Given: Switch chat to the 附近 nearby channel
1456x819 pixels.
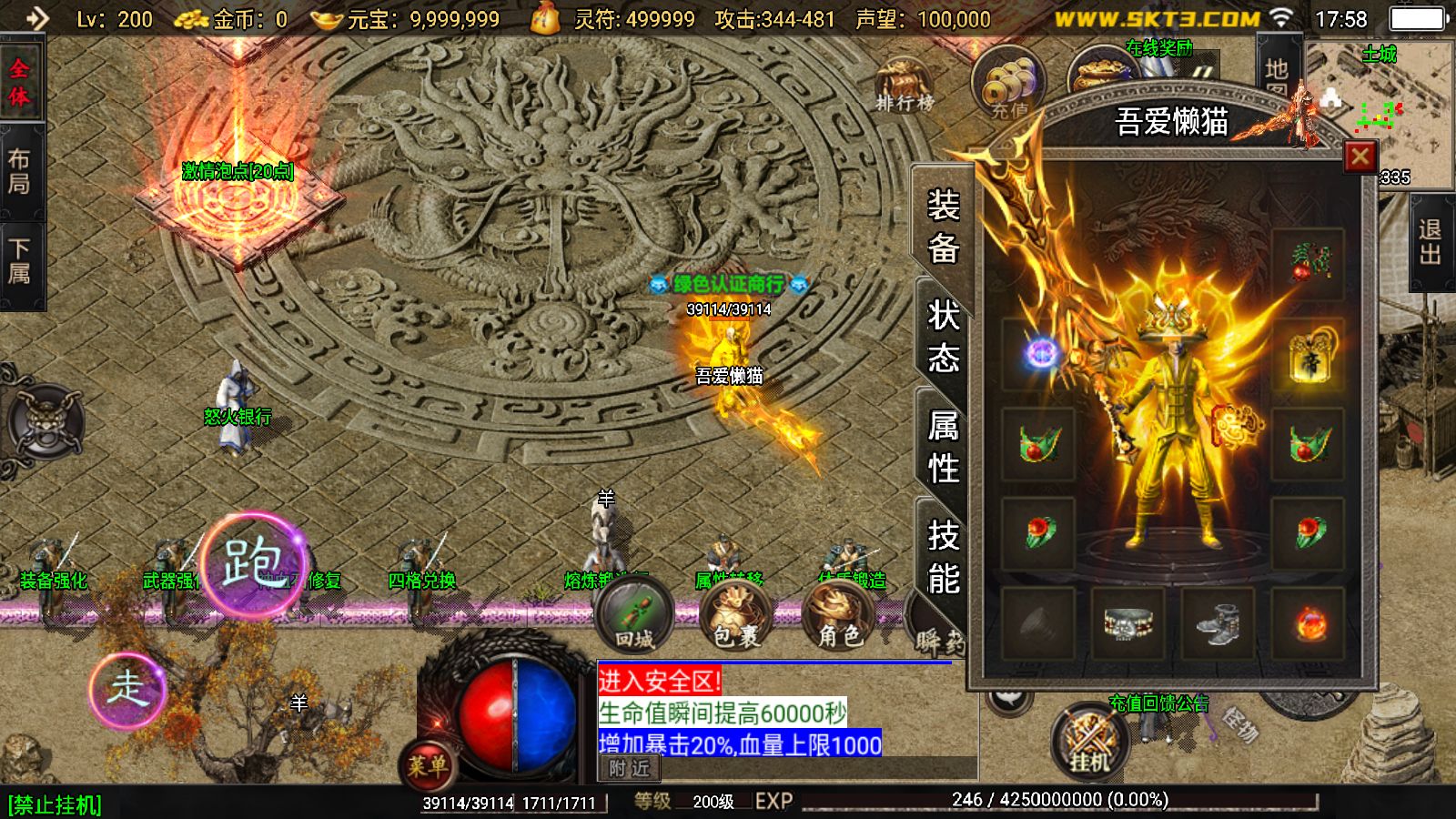Looking at the screenshot, I should 629,769.
